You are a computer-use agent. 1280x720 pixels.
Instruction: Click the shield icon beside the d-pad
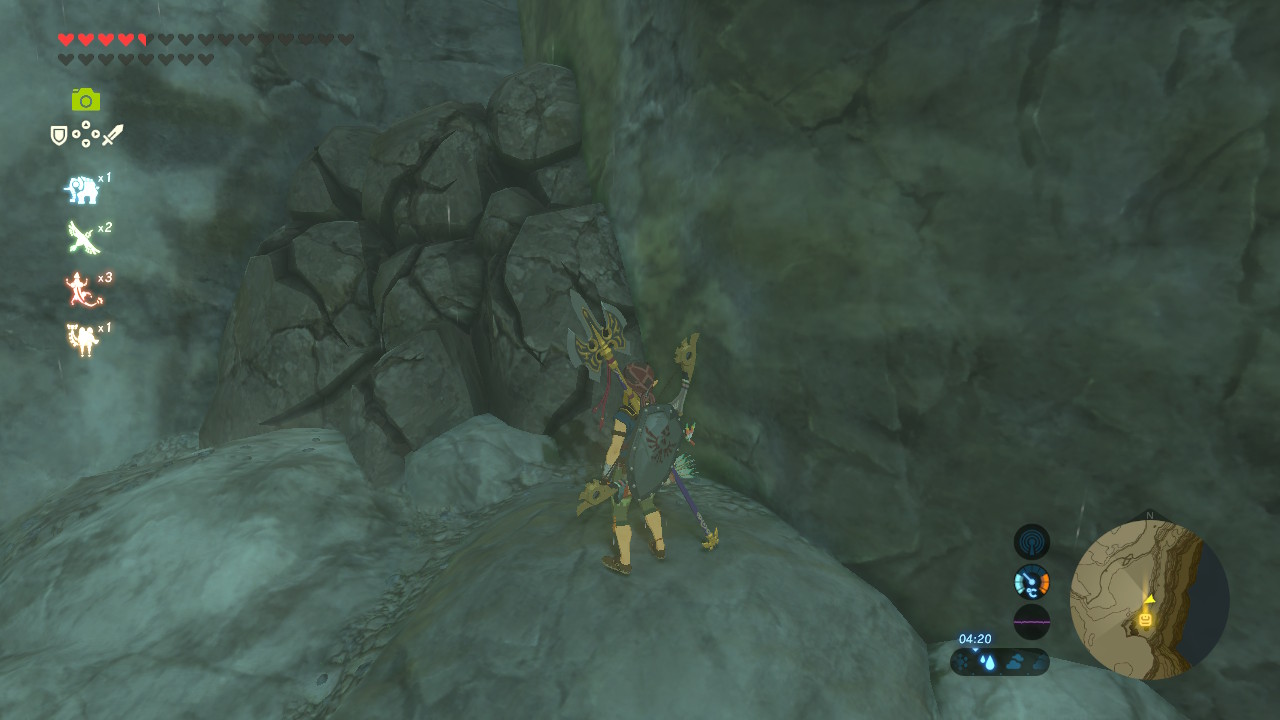pyautogui.click(x=59, y=135)
